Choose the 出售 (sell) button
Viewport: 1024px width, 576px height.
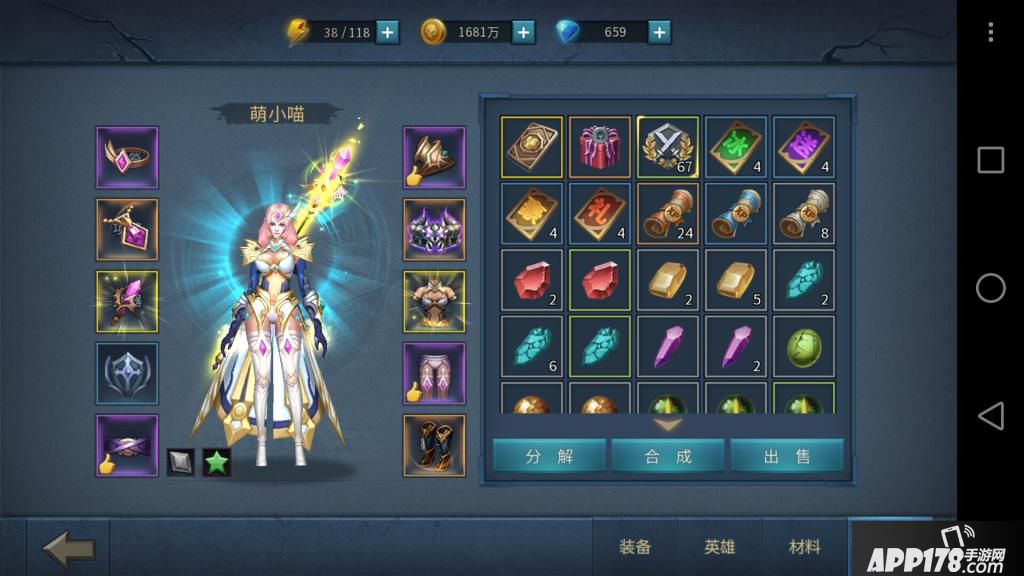pyautogui.click(x=787, y=456)
